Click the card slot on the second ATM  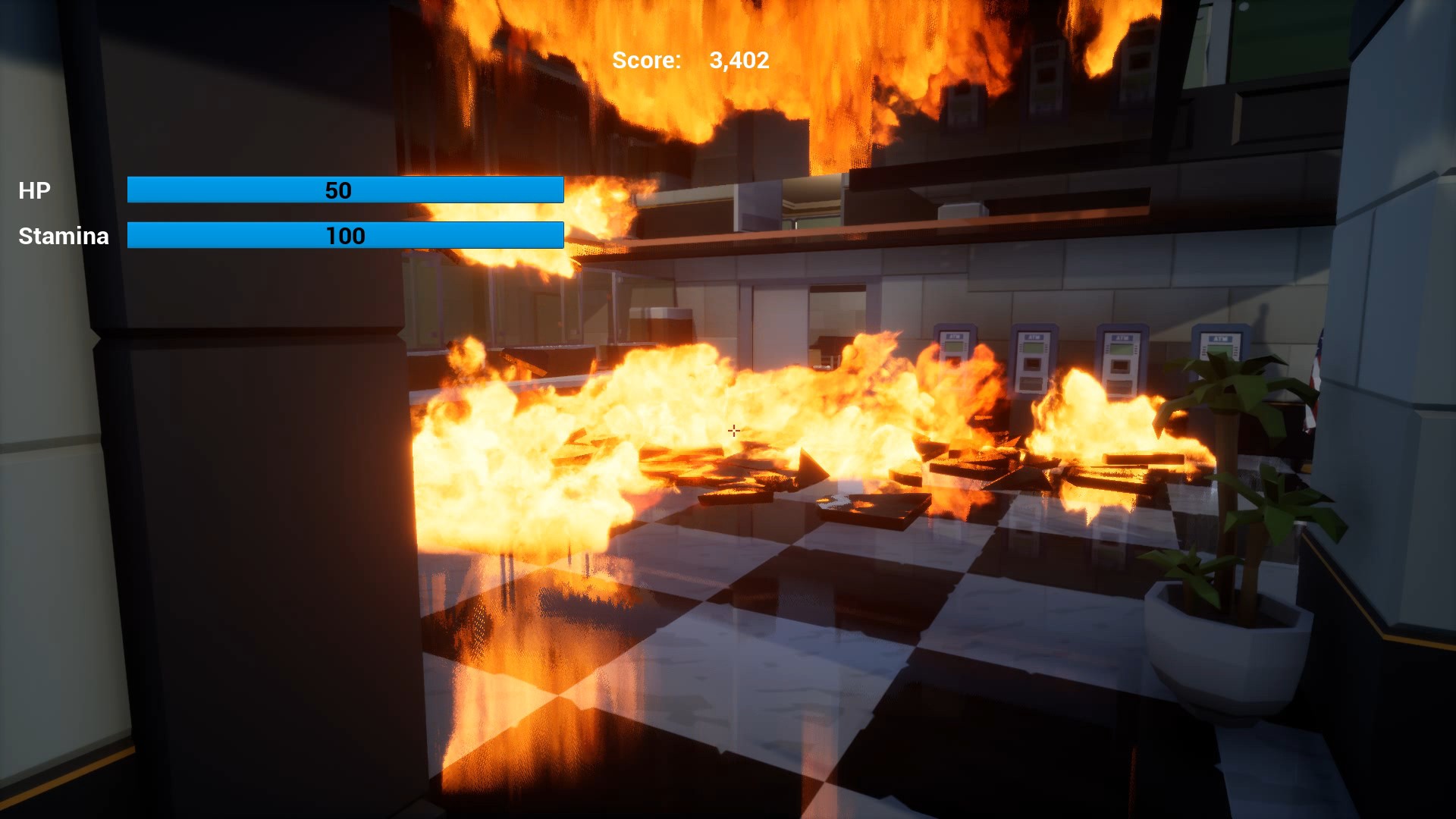[x=1032, y=362]
